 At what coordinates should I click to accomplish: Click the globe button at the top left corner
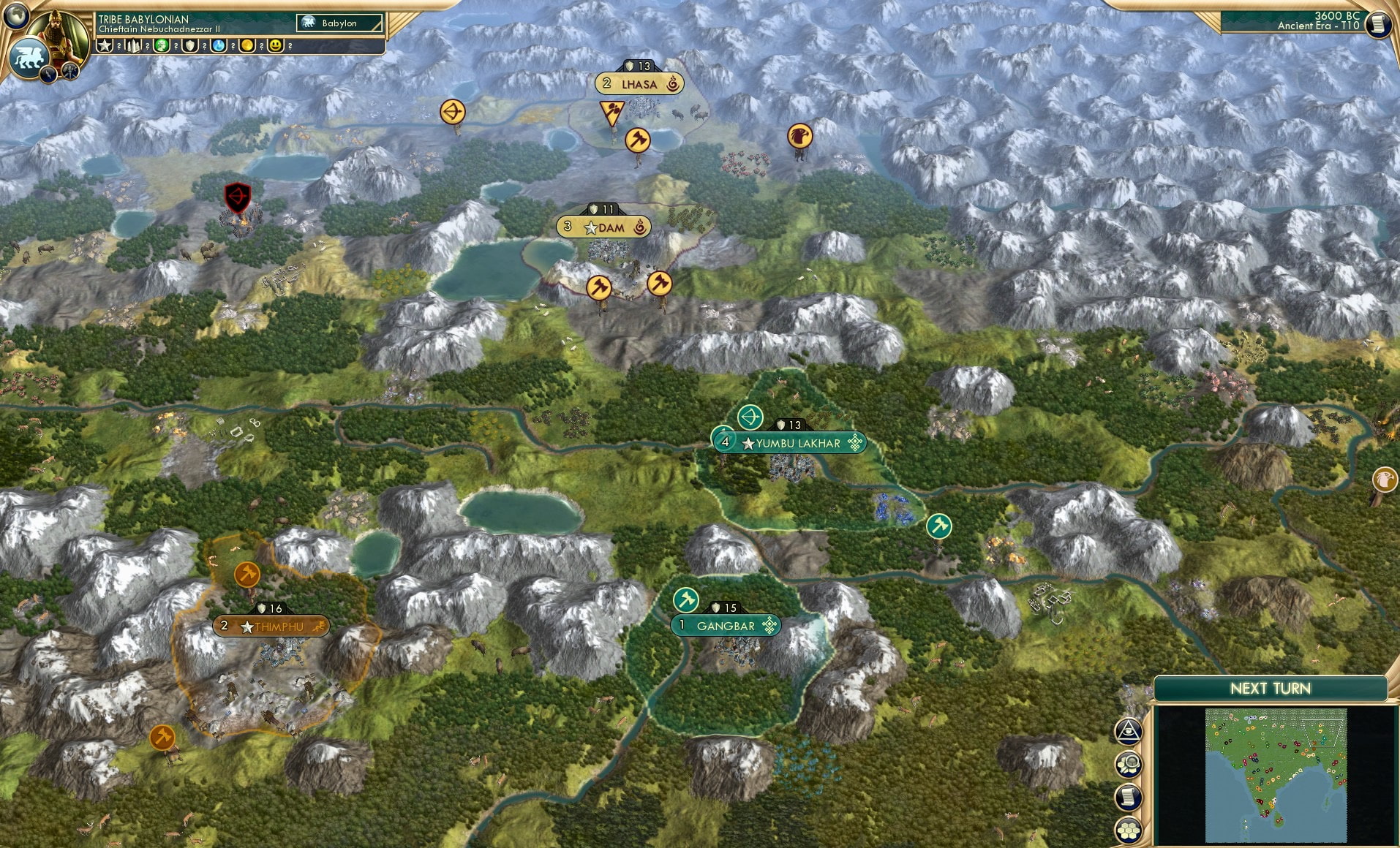tap(15, 17)
